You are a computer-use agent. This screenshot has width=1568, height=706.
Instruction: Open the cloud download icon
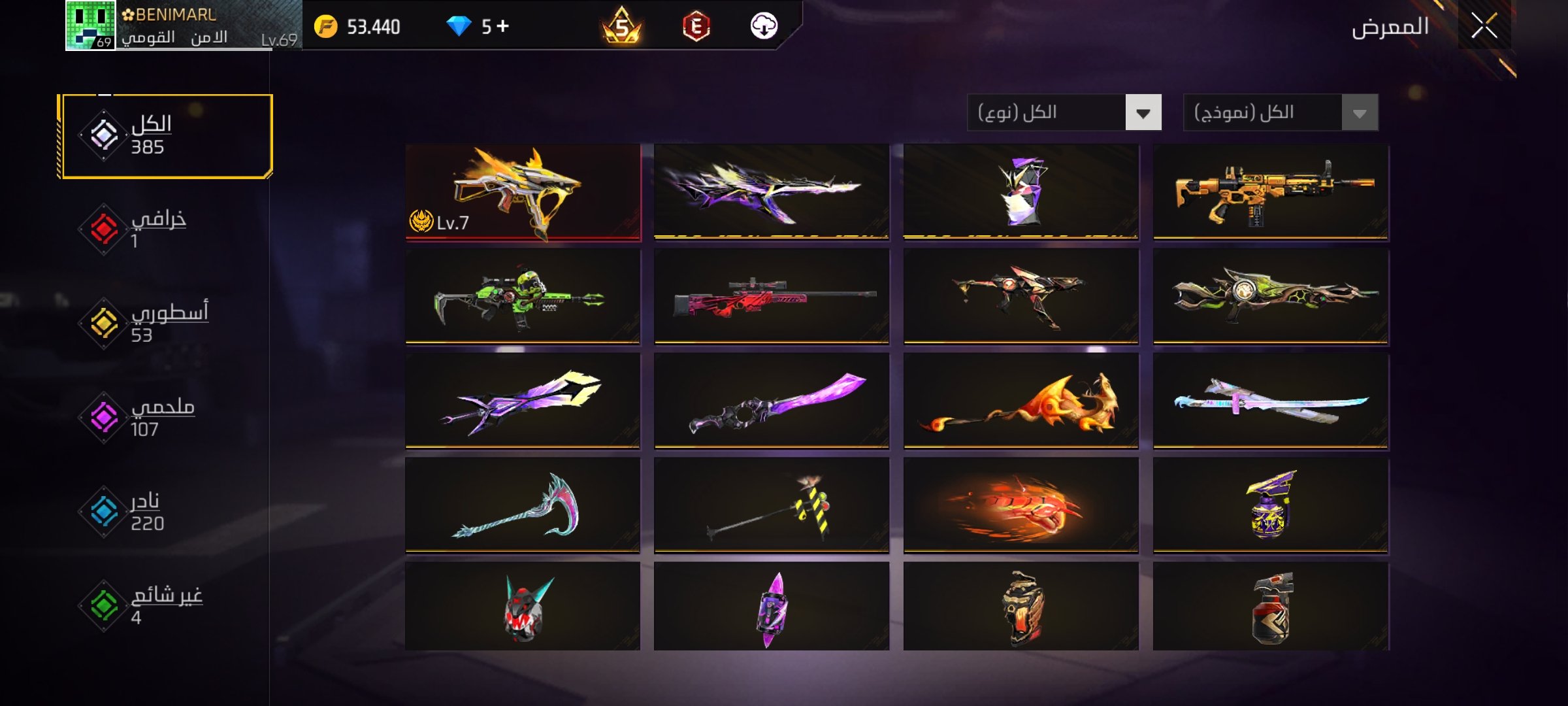[763, 26]
